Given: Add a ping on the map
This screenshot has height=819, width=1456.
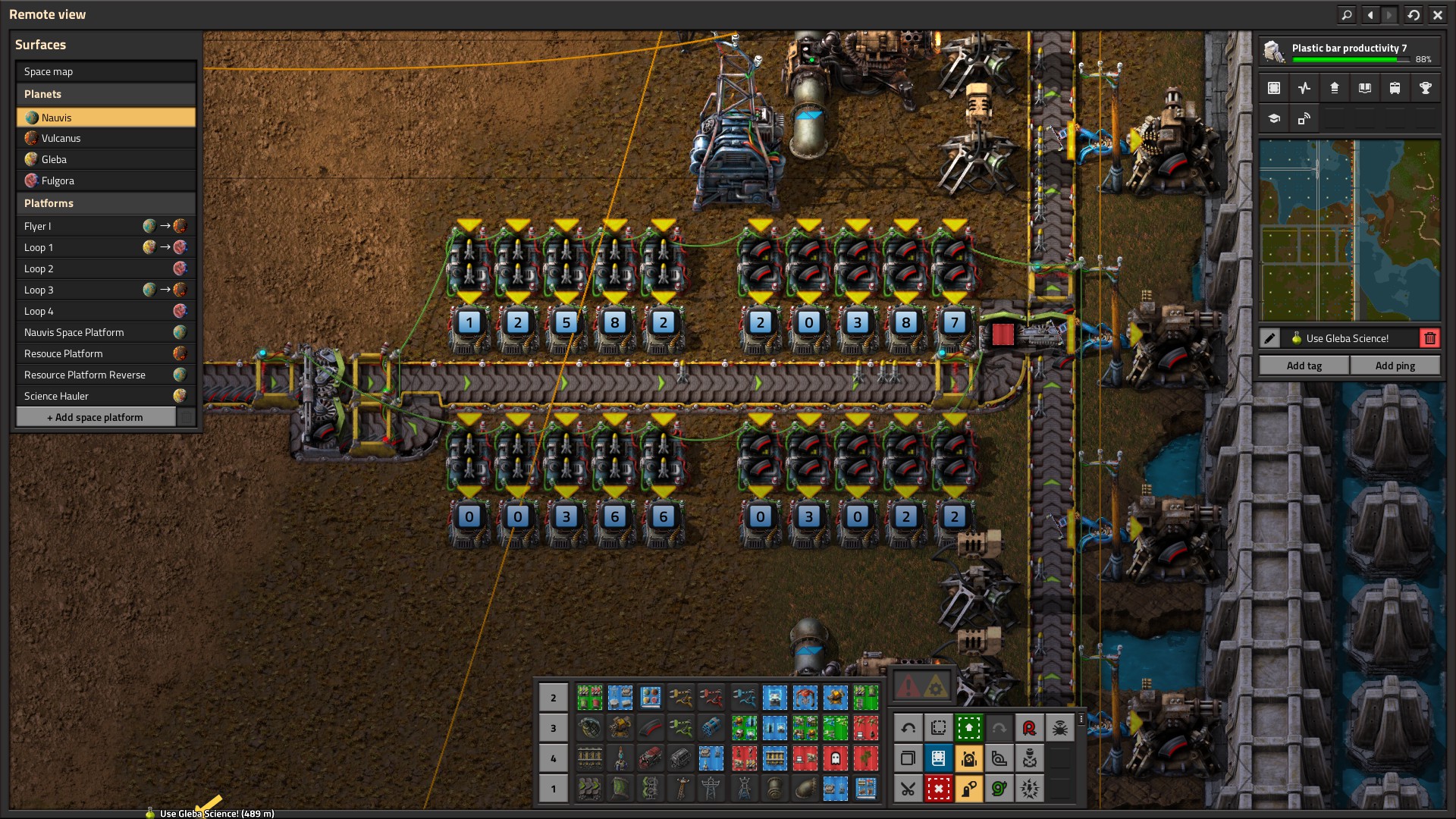Looking at the screenshot, I should click(1395, 366).
